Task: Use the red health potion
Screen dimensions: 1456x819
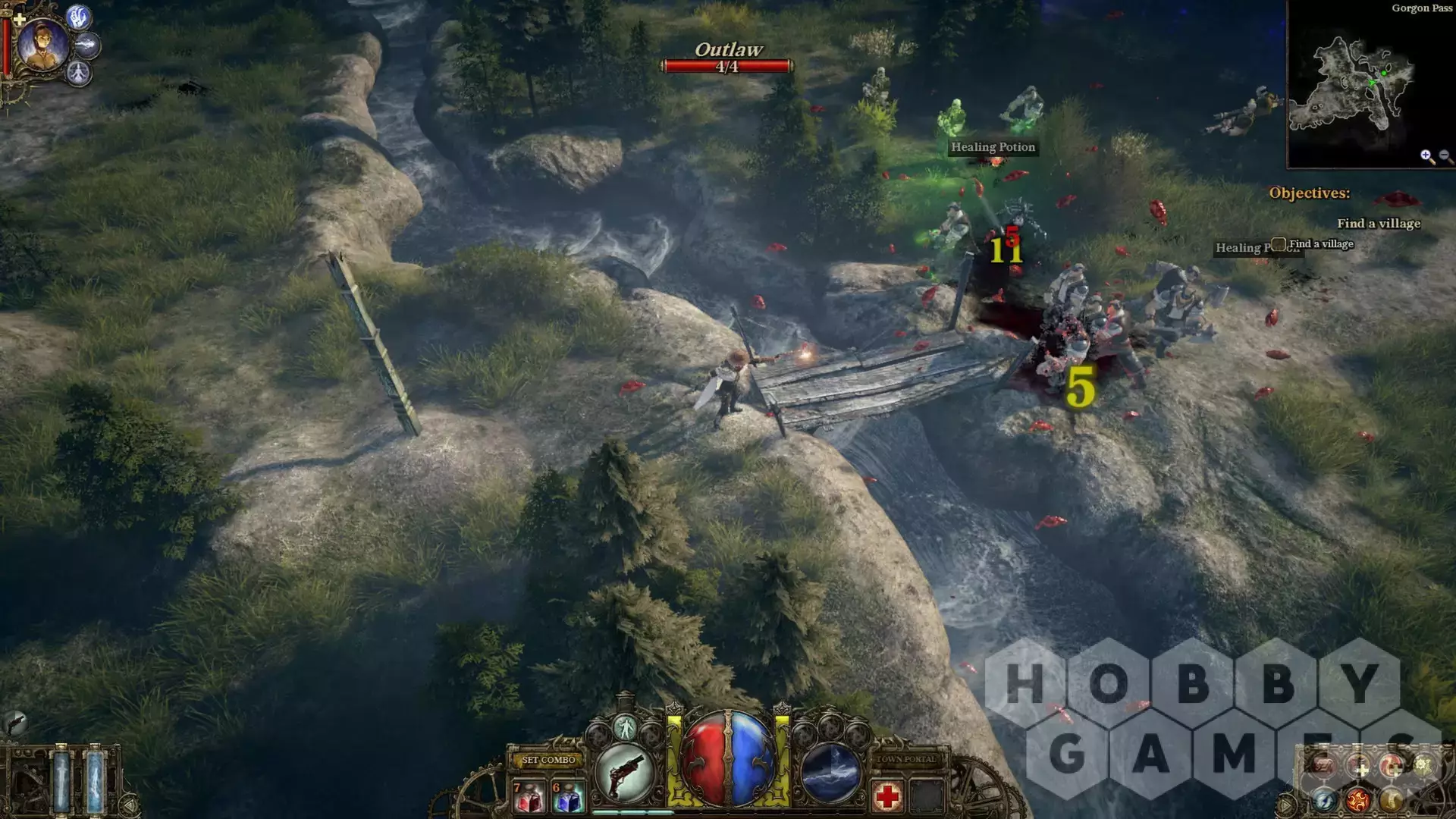Action: tap(529, 797)
